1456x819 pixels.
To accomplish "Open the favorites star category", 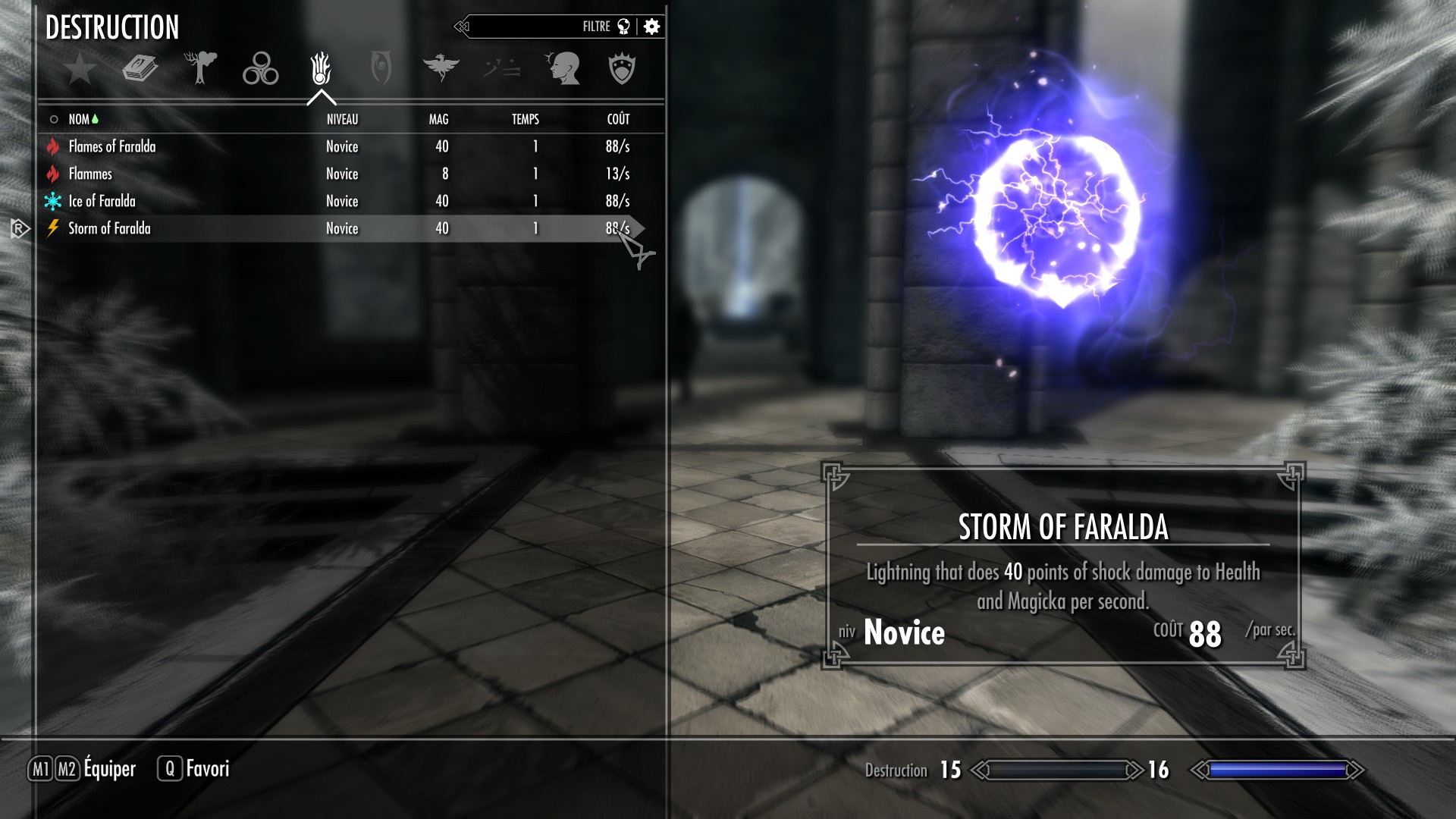I will click(x=80, y=69).
